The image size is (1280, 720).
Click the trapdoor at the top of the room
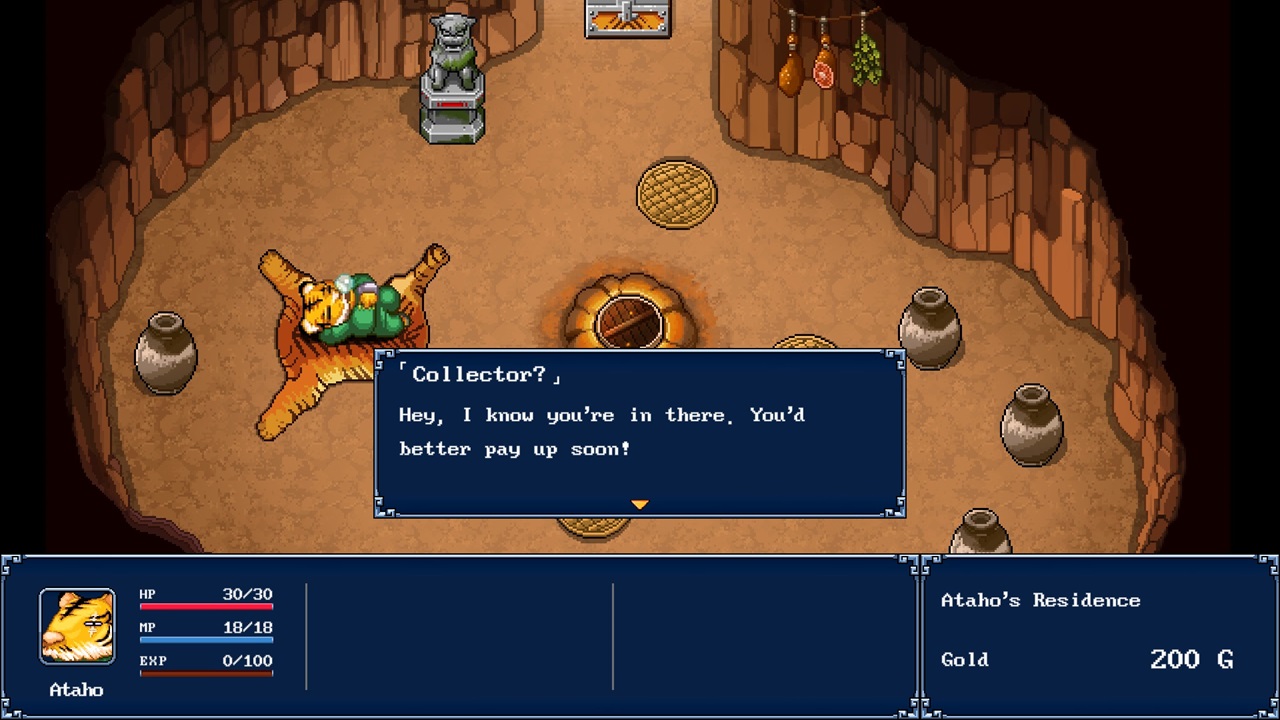pyautogui.click(x=625, y=18)
